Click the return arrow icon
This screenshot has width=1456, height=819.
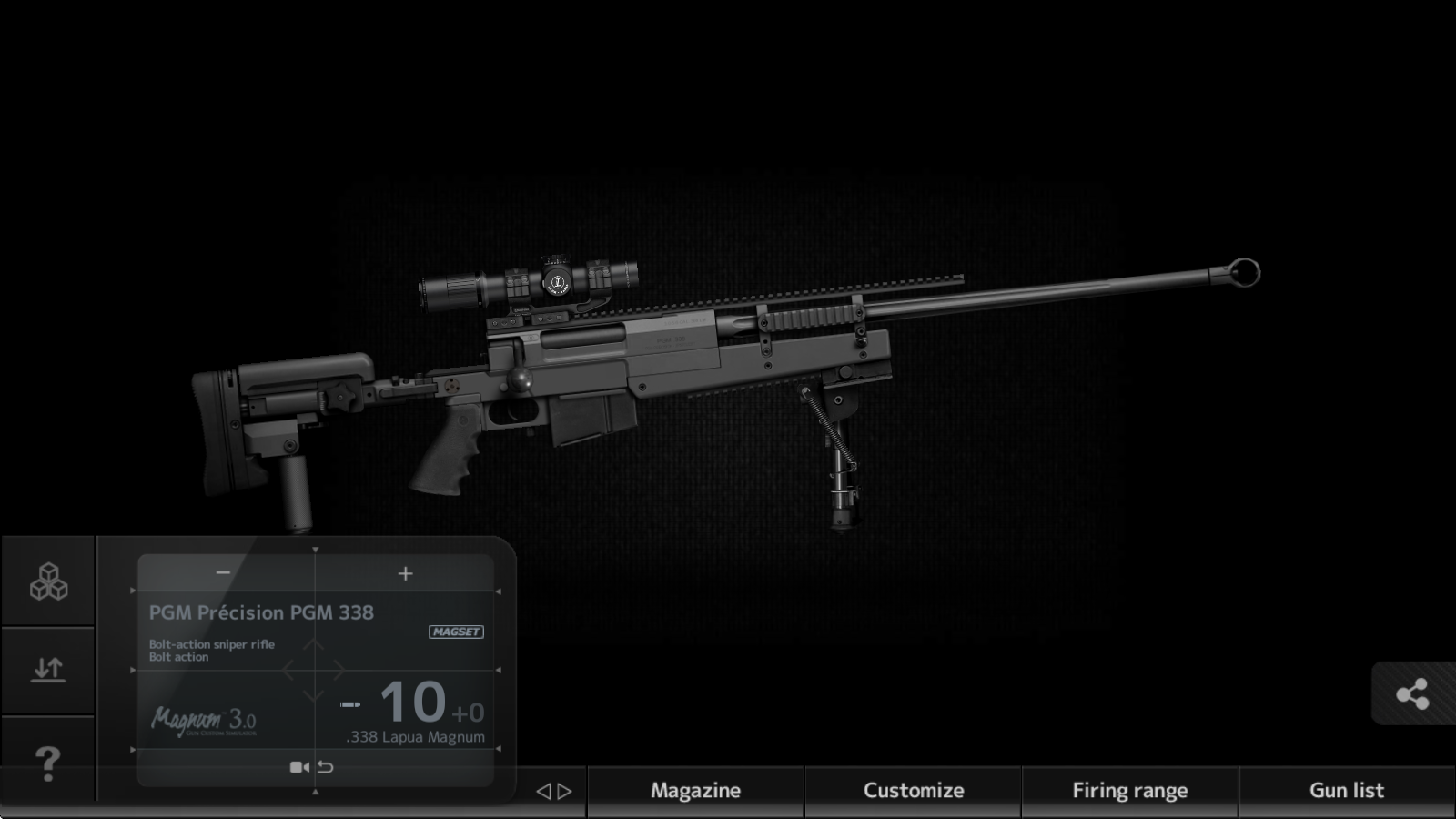(x=325, y=767)
